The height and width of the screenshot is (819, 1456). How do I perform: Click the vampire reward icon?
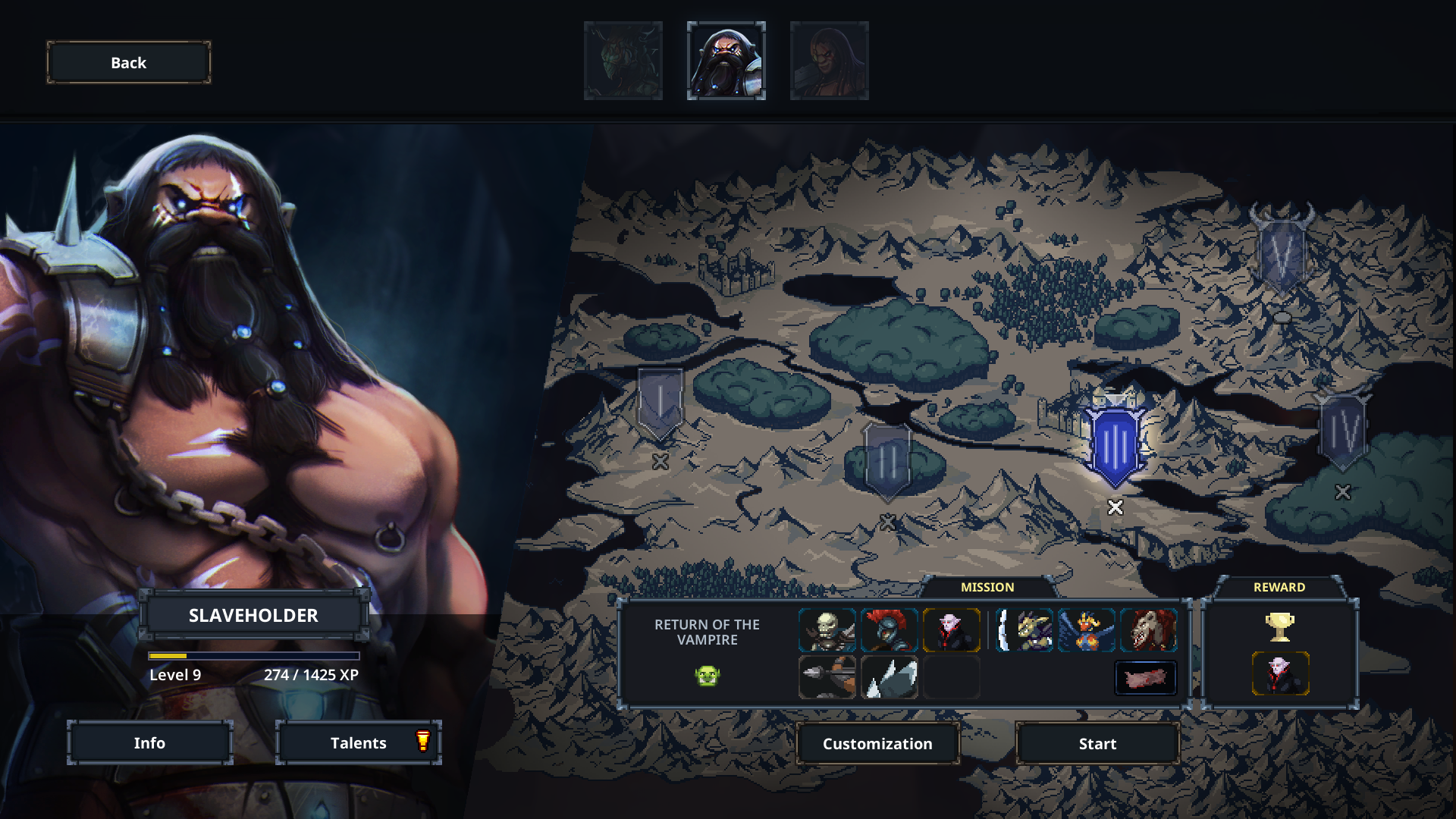pyautogui.click(x=1280, y=673)
